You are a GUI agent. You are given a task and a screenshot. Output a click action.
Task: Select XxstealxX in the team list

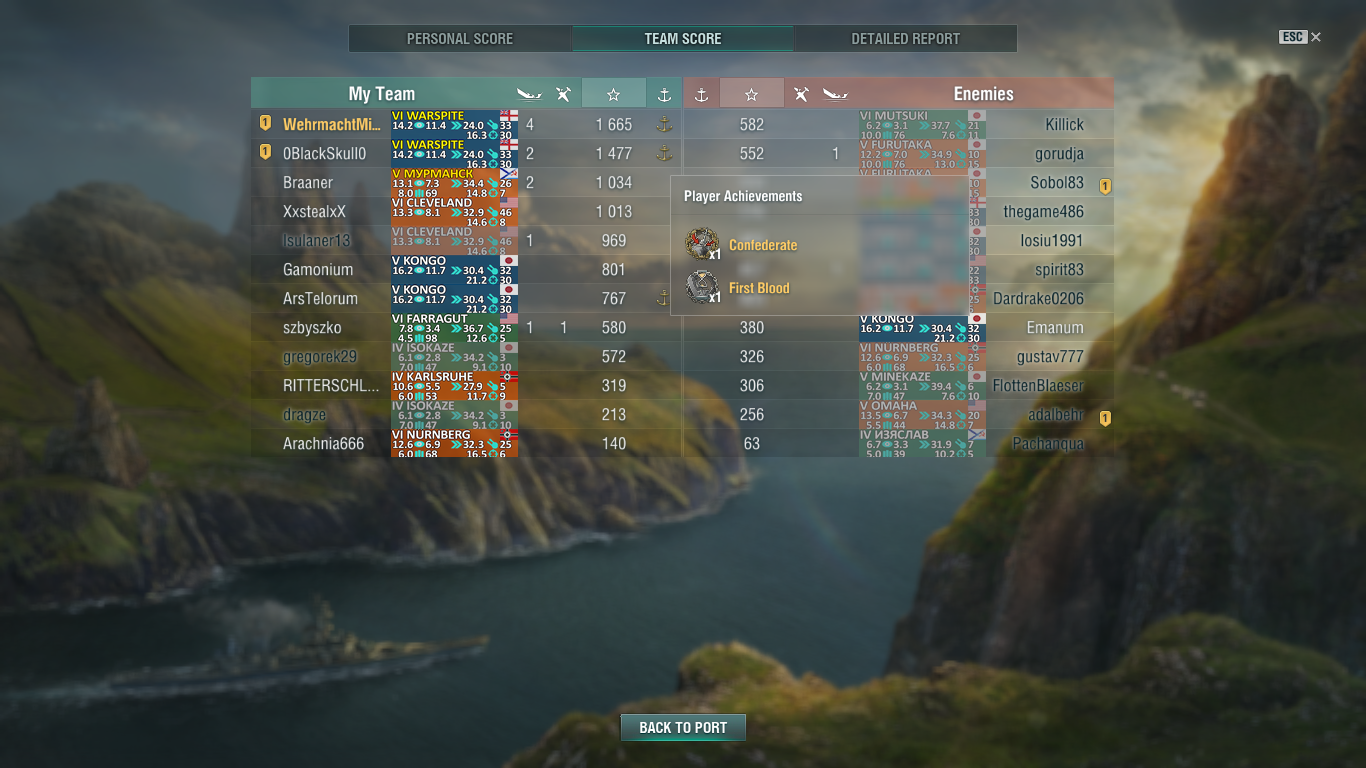[x=314, y=212]
